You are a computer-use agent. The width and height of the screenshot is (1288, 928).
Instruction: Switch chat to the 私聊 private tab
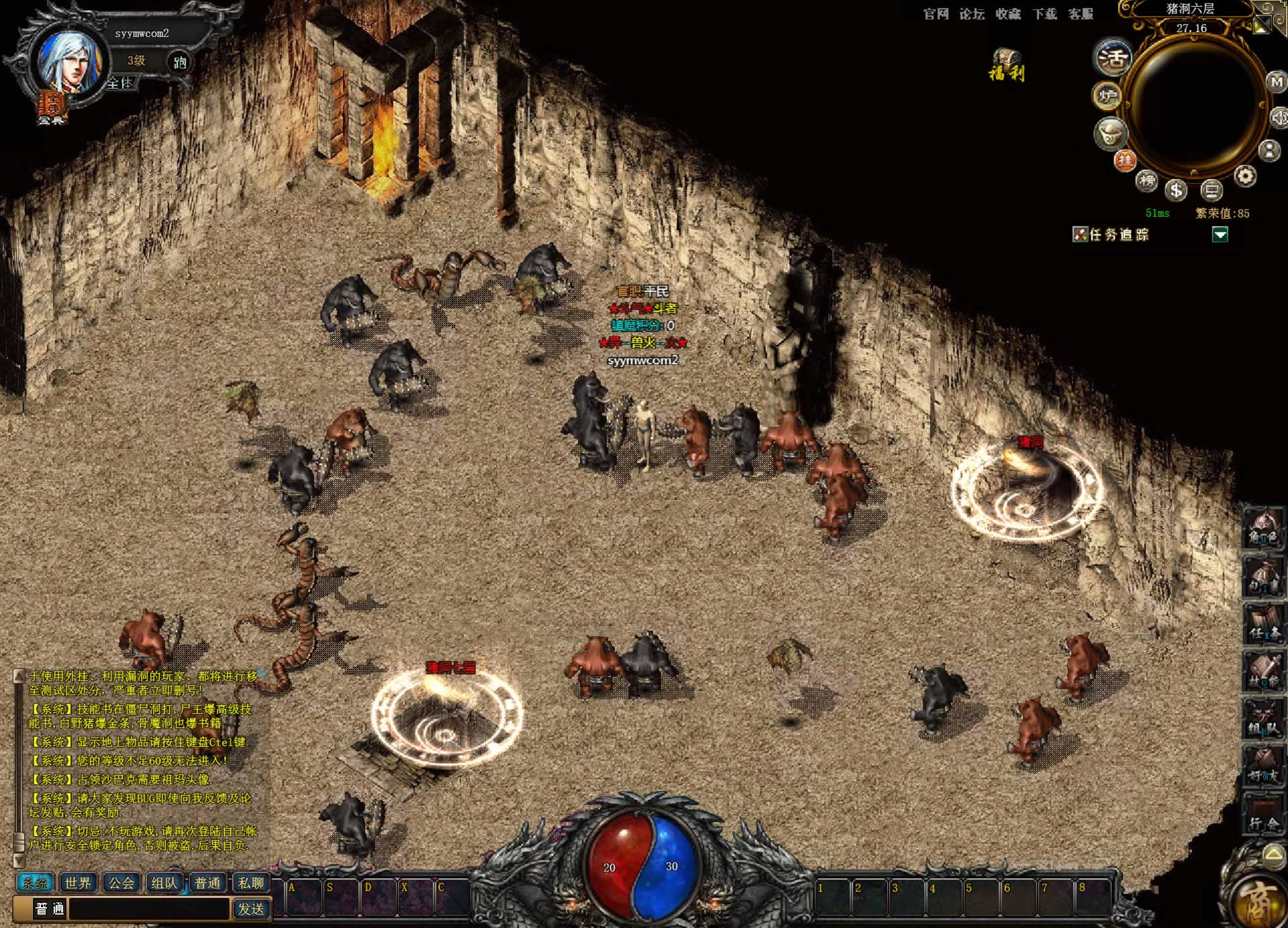tap(251, 883)
